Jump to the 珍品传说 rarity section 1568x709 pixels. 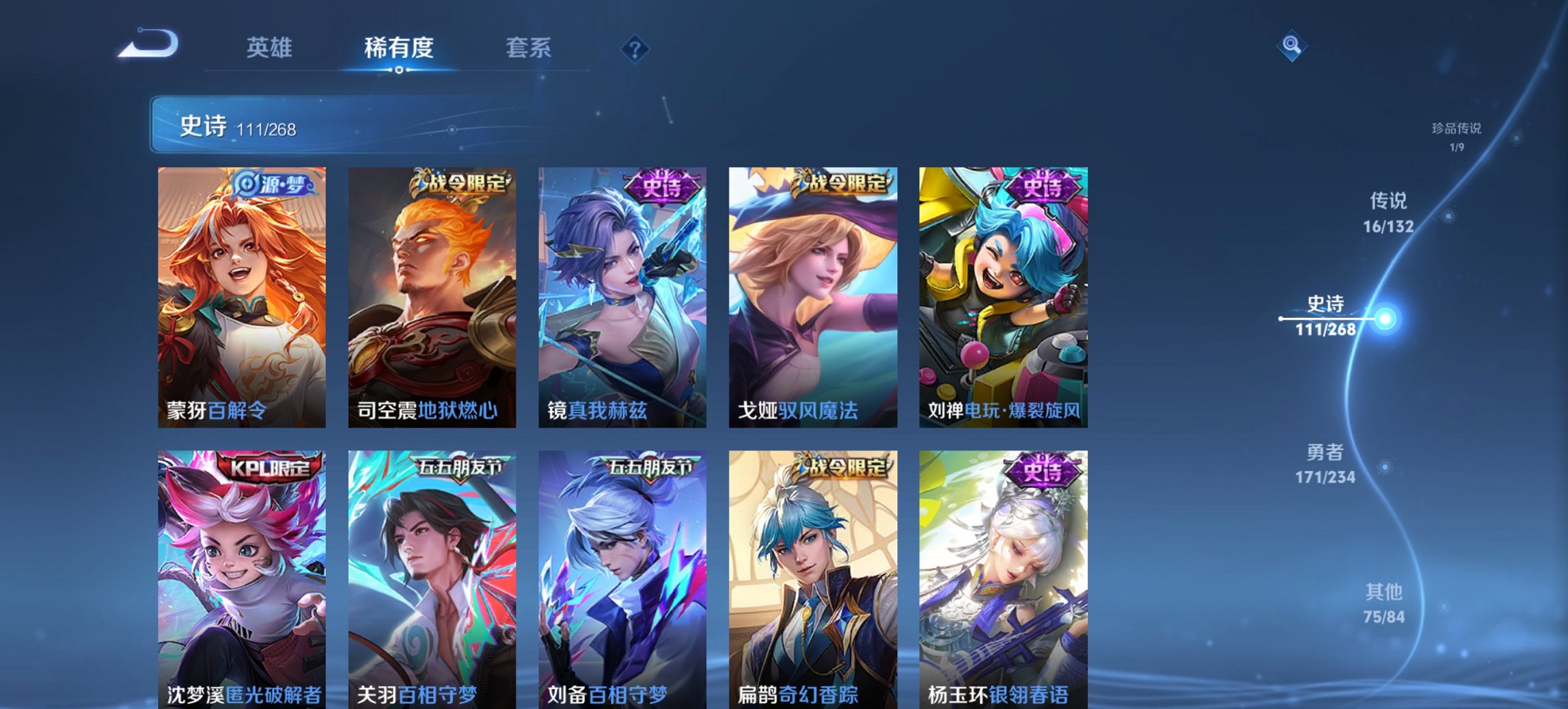tap(1458, 137)
